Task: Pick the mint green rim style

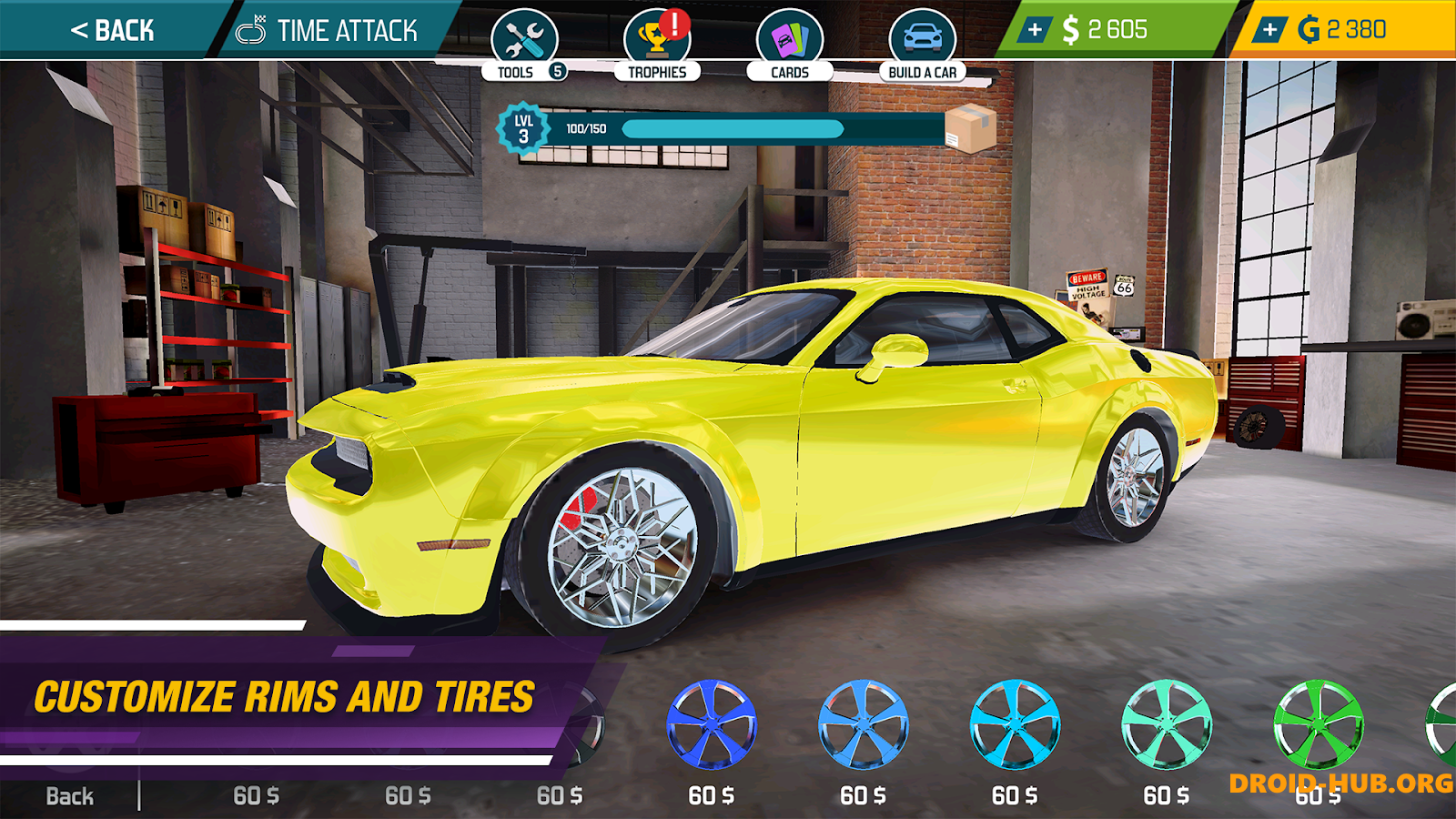Action: 1169,723
